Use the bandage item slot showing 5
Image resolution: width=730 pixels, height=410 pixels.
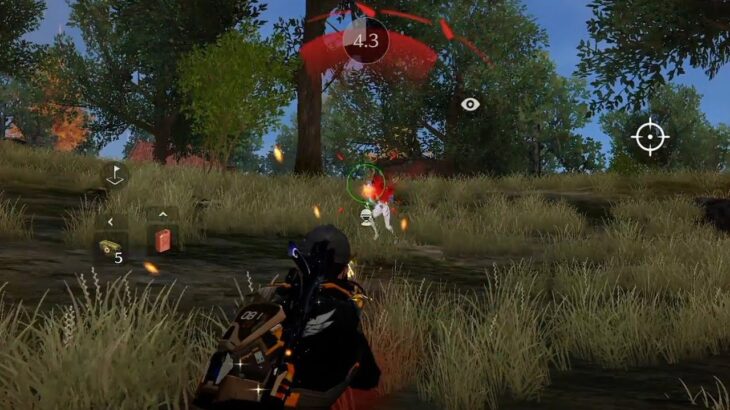(x=109, y=249)
